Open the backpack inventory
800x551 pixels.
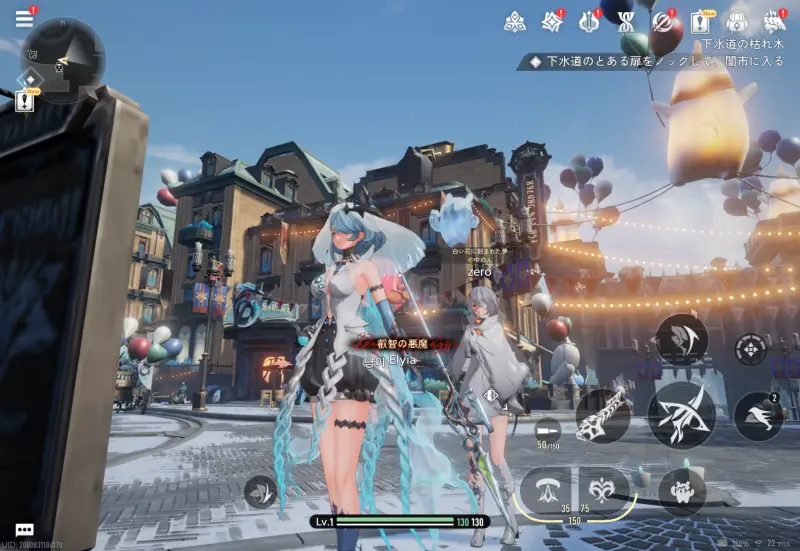coord(737,21)
